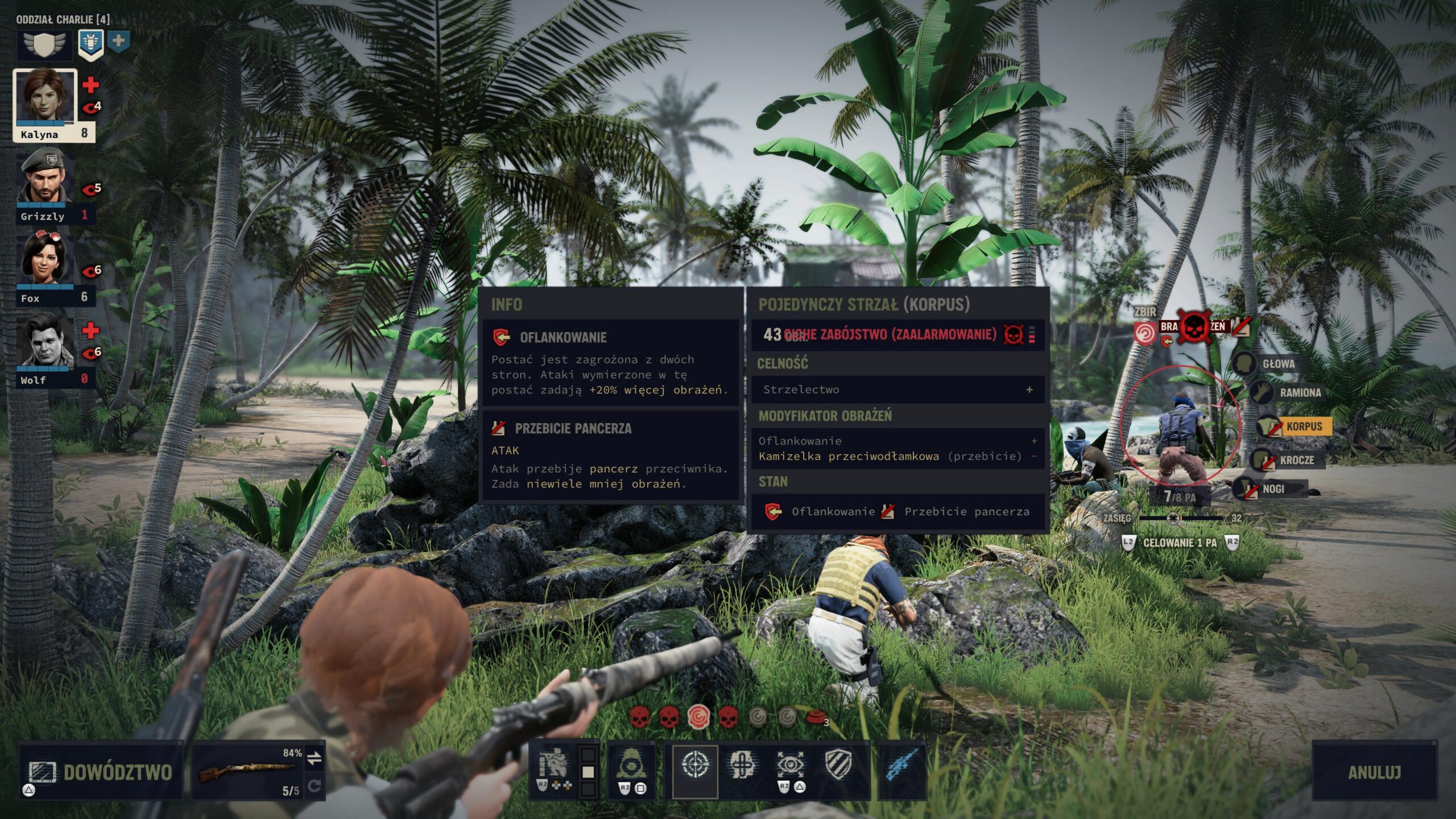
Task: Target the enemy's GŁOWA body part
Action: 1277,364
